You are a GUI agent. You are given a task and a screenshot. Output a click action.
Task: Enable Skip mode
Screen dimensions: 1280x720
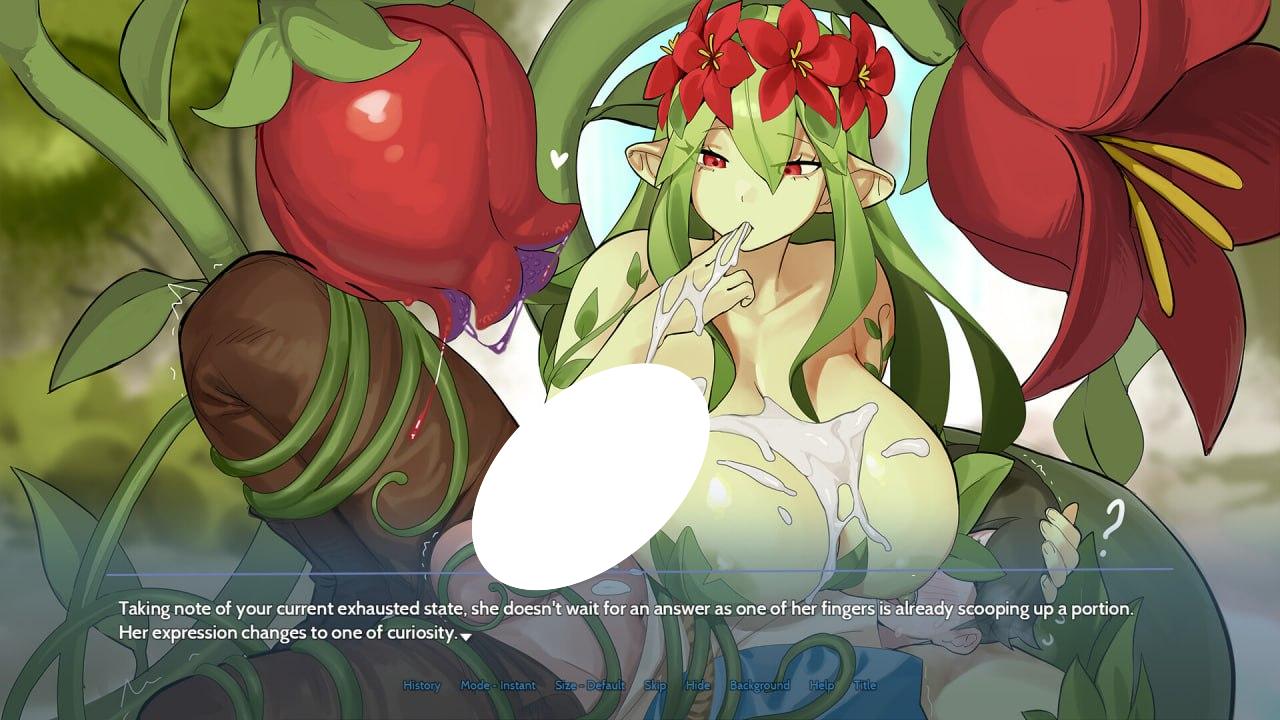[x=655, y=686]
